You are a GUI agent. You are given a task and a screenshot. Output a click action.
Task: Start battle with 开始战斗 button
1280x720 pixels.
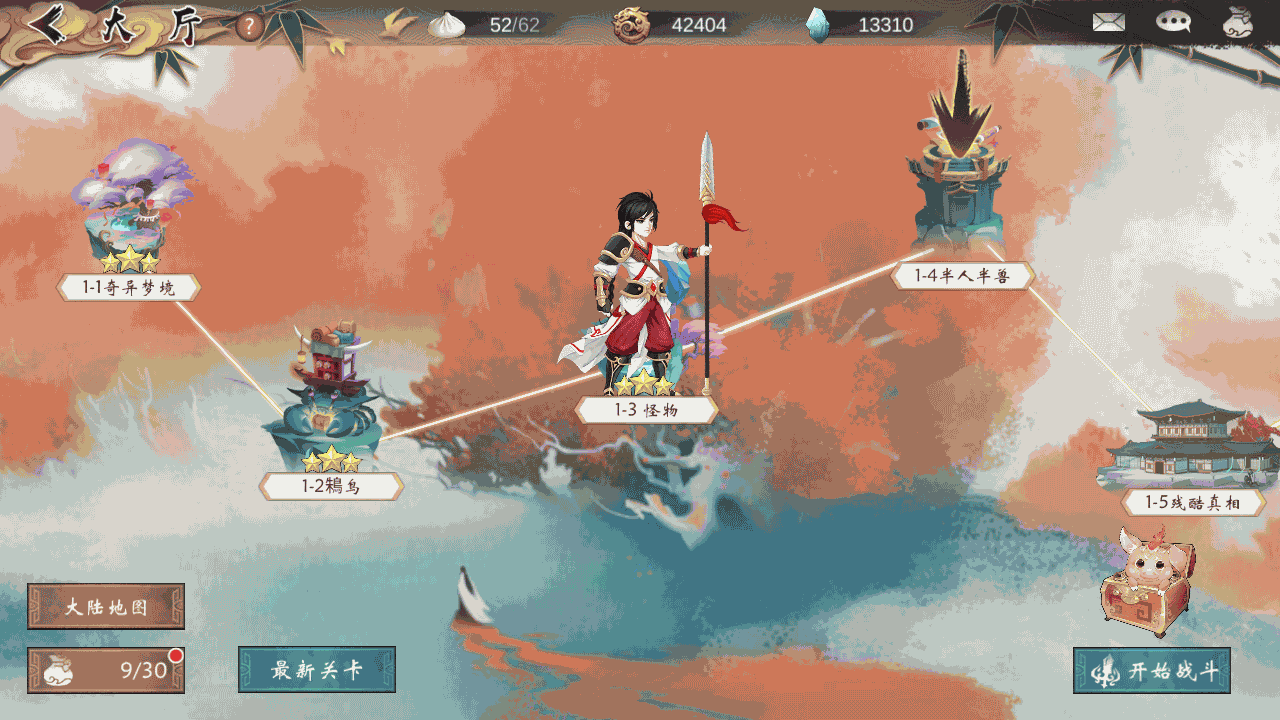[x=1152, y=671]
